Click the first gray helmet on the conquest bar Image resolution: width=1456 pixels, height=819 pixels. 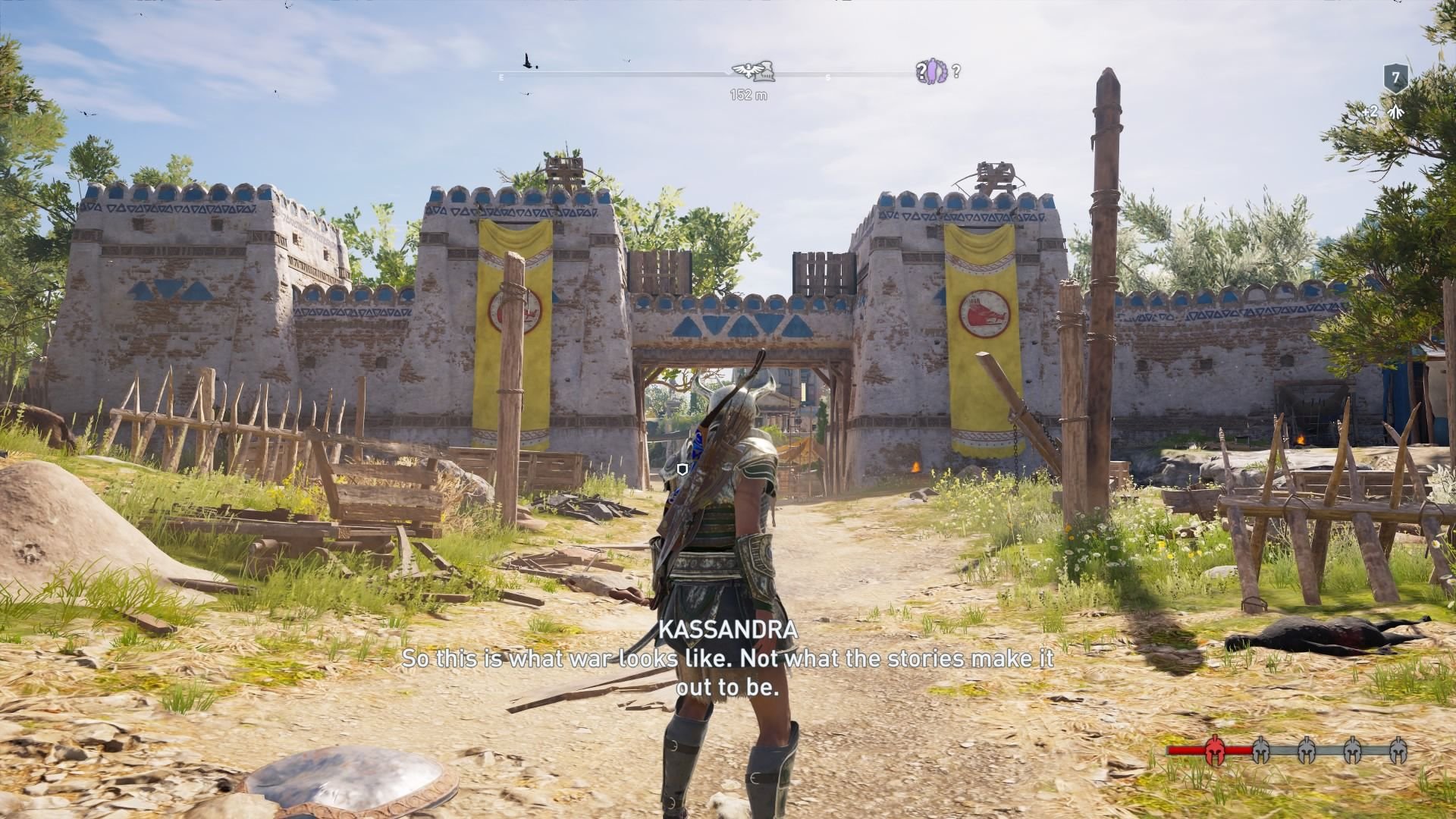click(x=1261, y=751)
